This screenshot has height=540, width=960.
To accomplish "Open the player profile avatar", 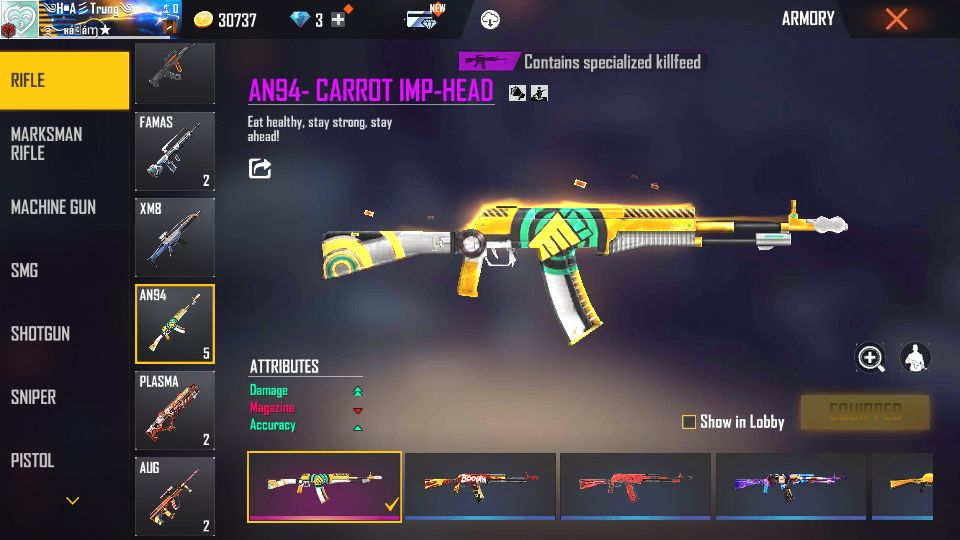I will tap(19, 19).
